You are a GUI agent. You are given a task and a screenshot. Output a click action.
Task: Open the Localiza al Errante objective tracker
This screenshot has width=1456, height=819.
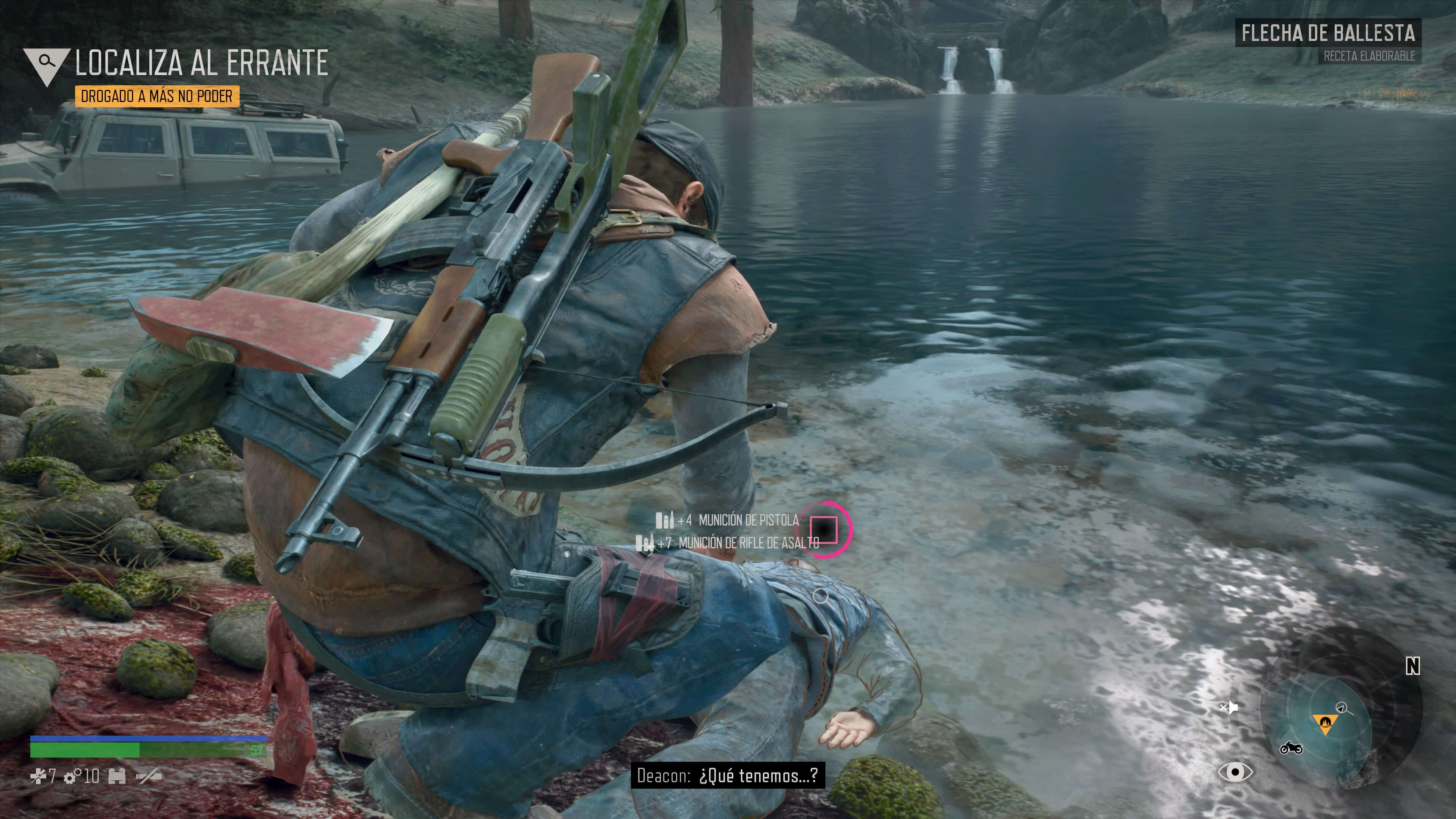201,62
